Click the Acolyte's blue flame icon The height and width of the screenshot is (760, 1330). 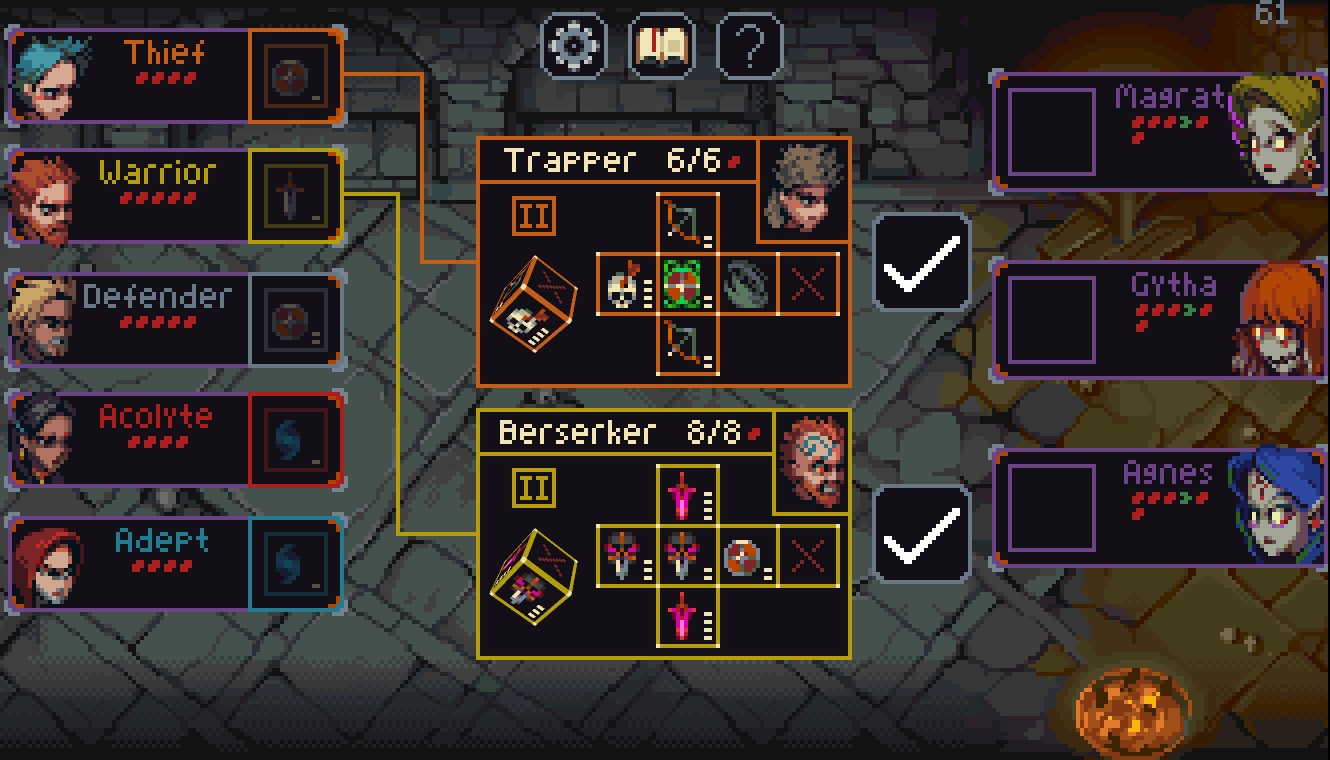[293, 437]
